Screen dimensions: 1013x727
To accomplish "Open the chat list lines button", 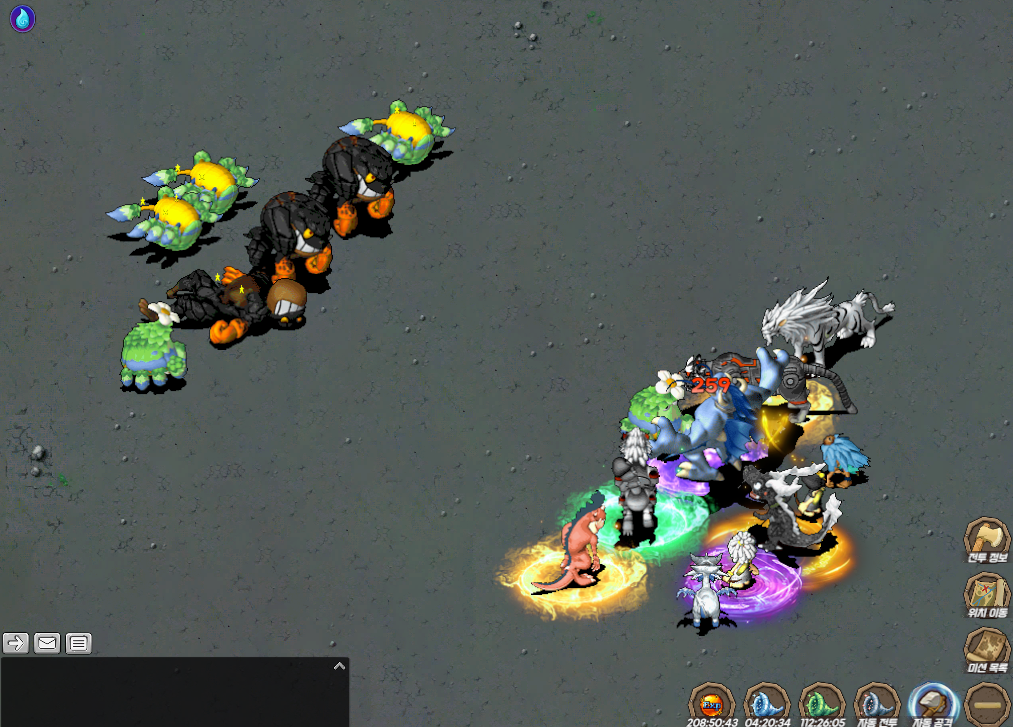I will tap(79, 643).
